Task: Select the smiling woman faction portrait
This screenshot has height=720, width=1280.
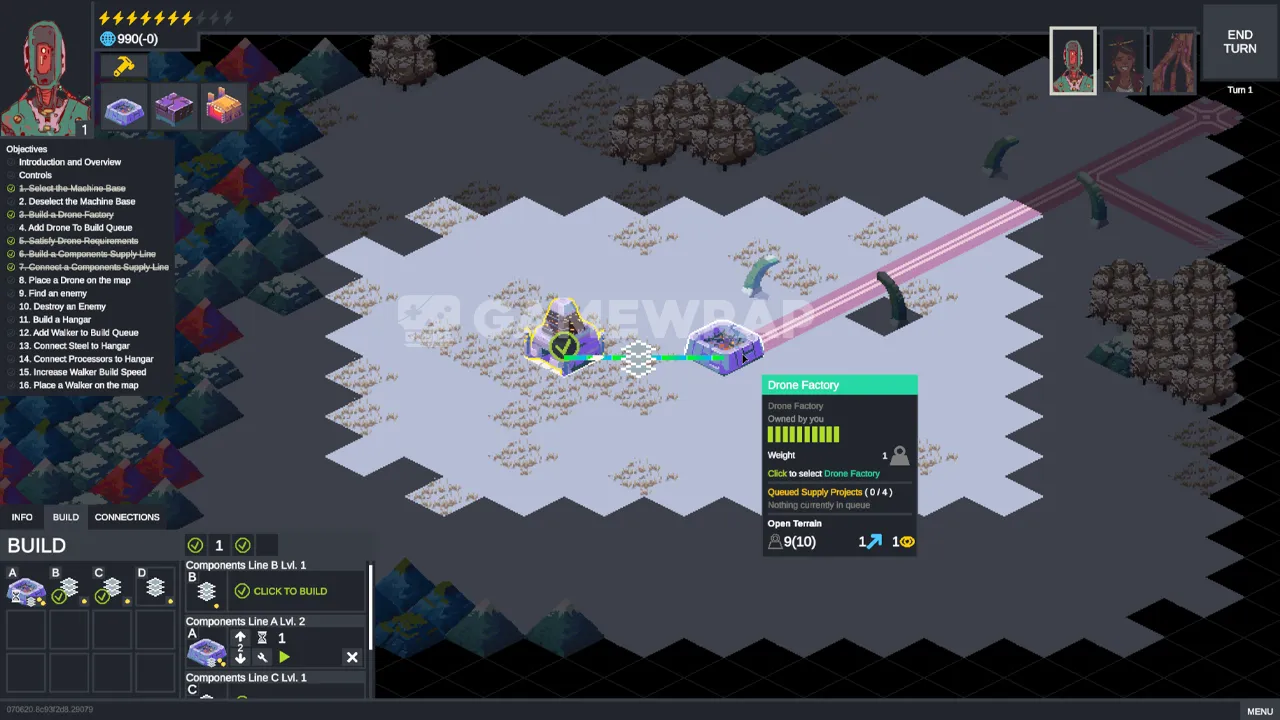Action: (1123, 61)
